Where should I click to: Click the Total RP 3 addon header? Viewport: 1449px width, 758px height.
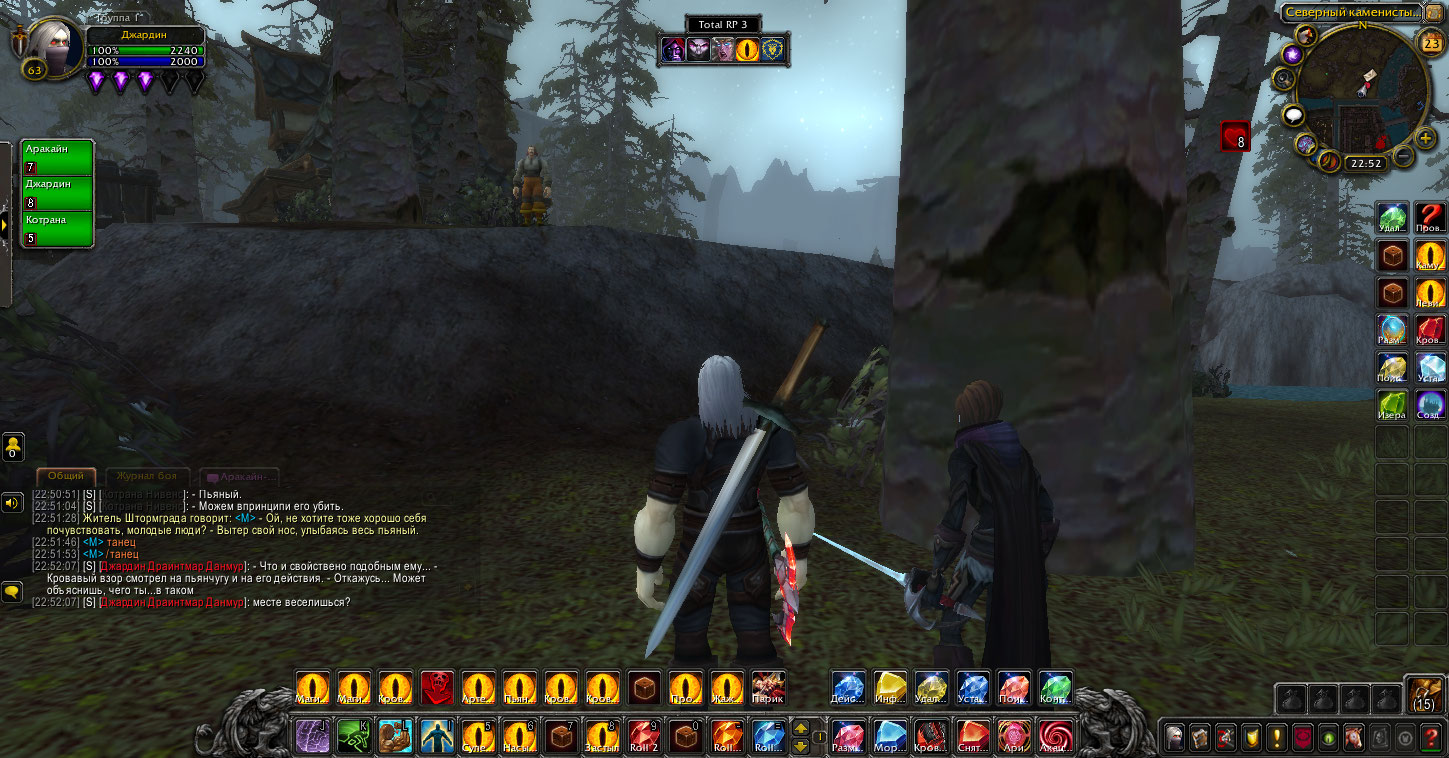pyautogui.click(x=723, y=24)
